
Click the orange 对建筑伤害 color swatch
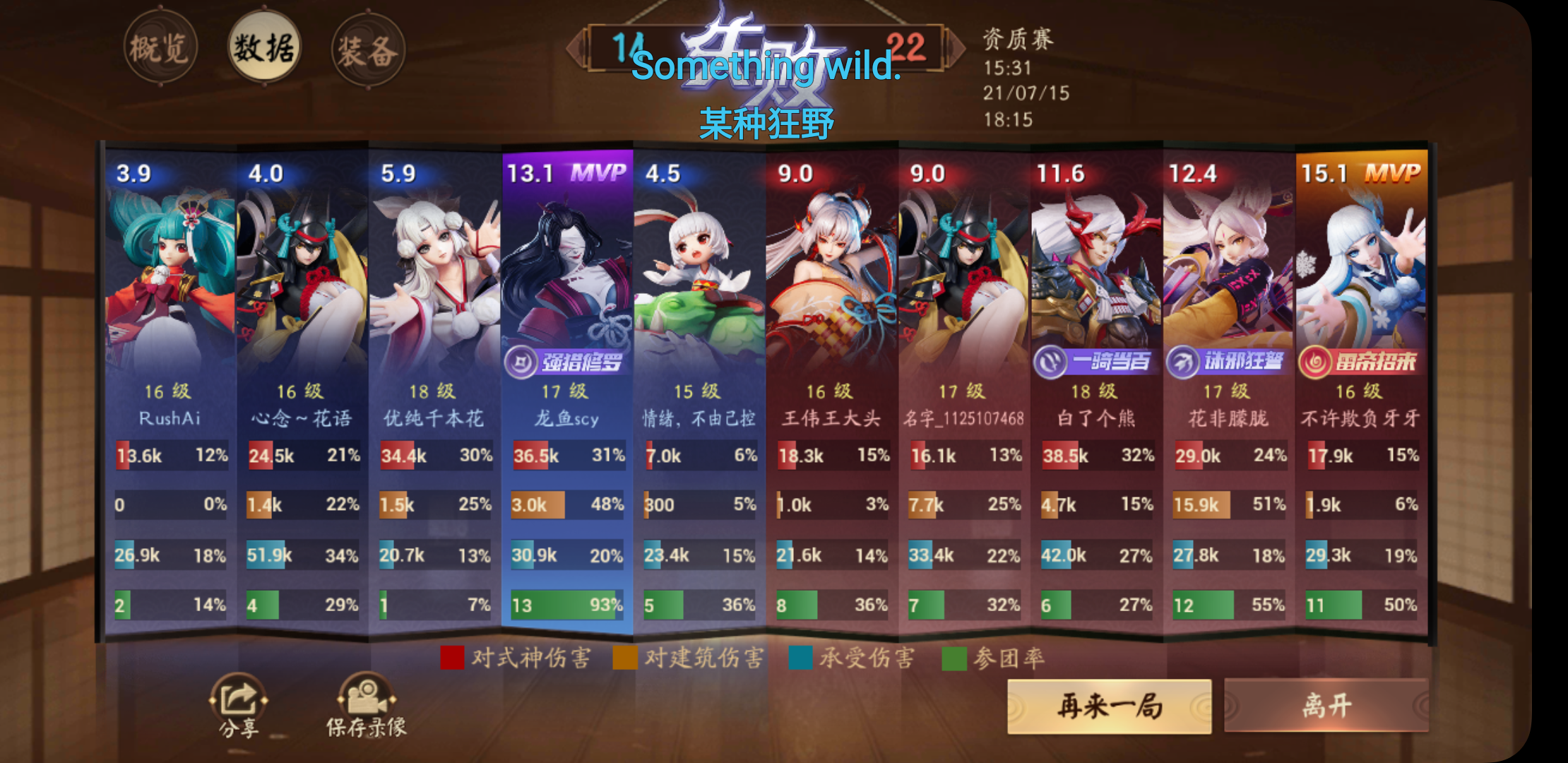[625, 657]
